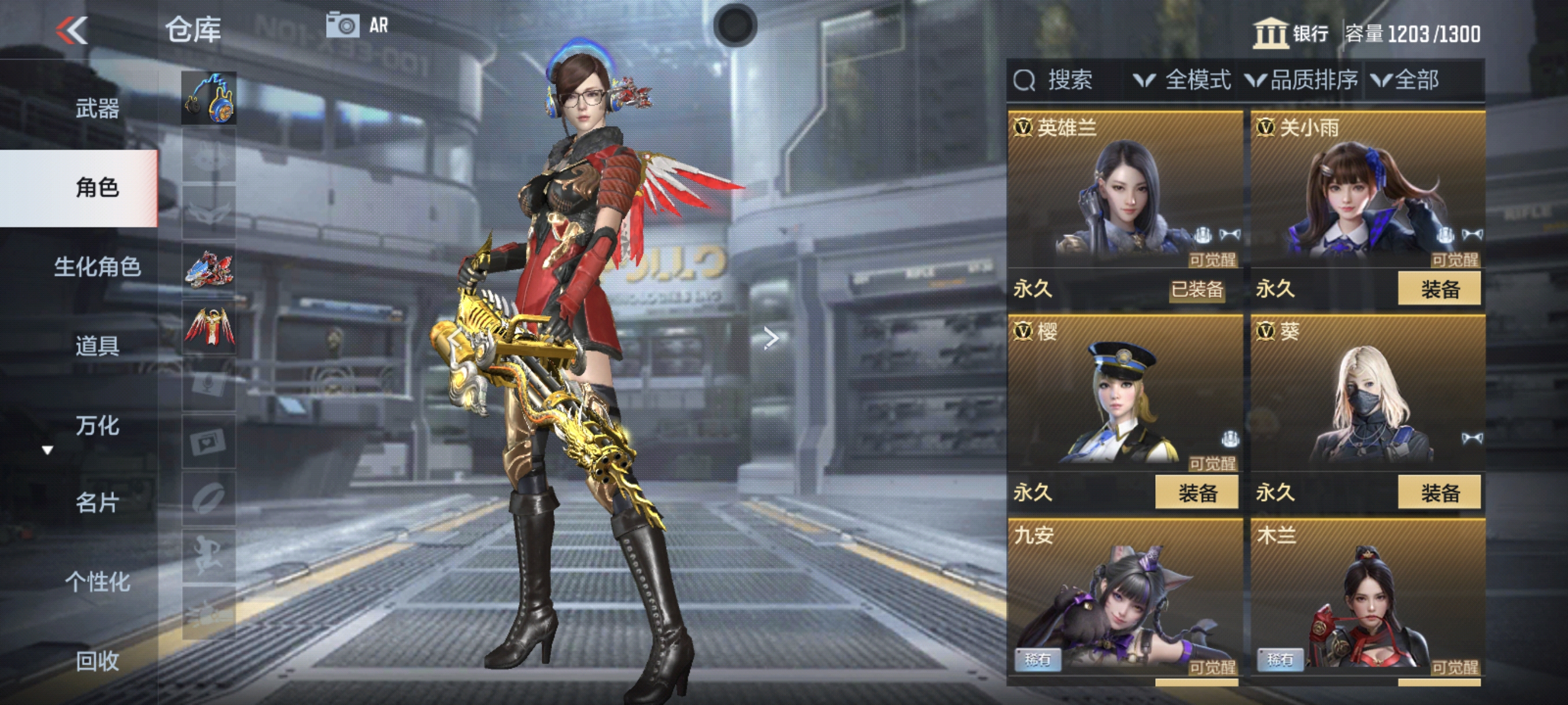Equip the 樱 character

coord(1197,493)
